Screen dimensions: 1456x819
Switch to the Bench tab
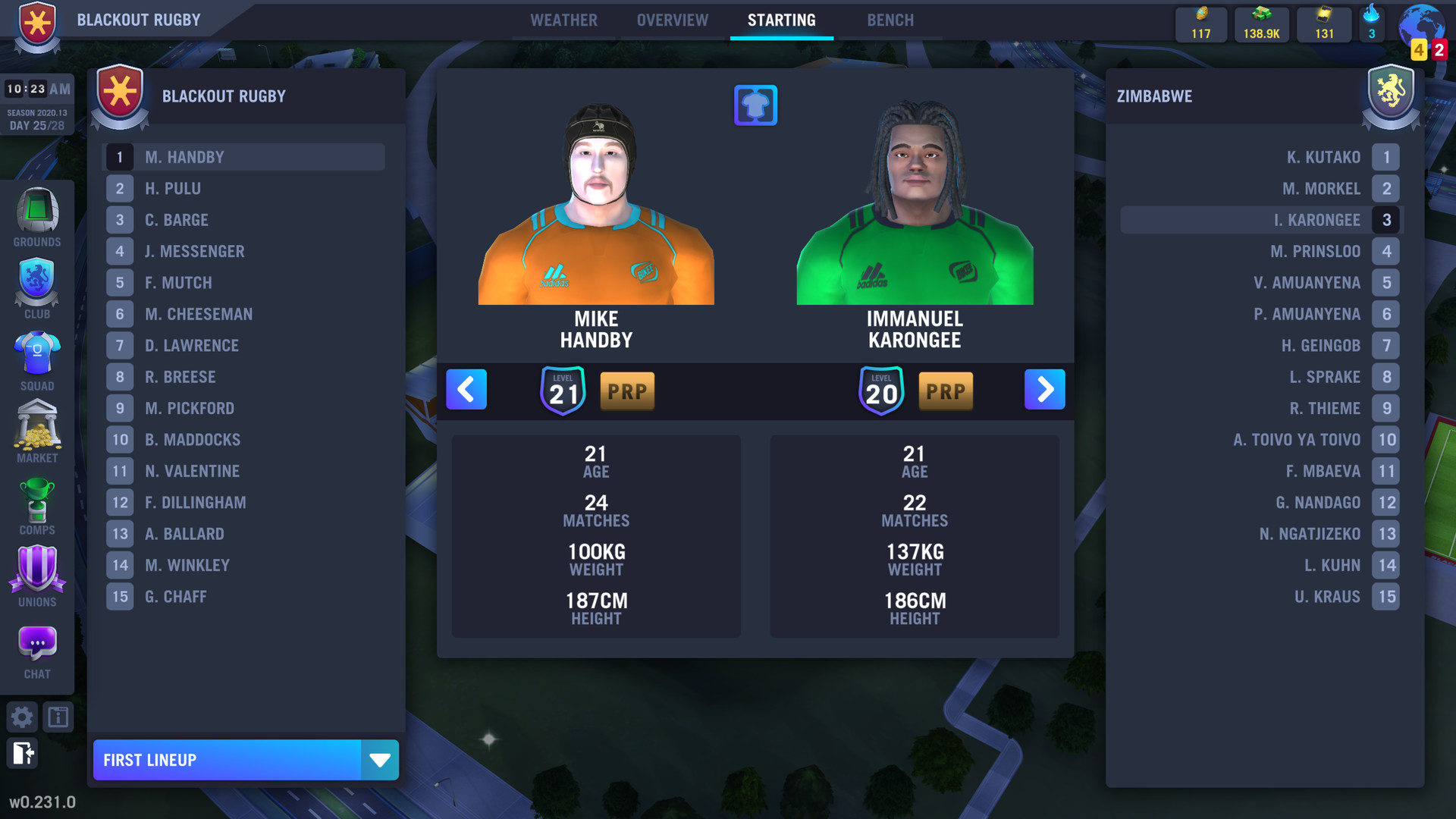[890, 20]
